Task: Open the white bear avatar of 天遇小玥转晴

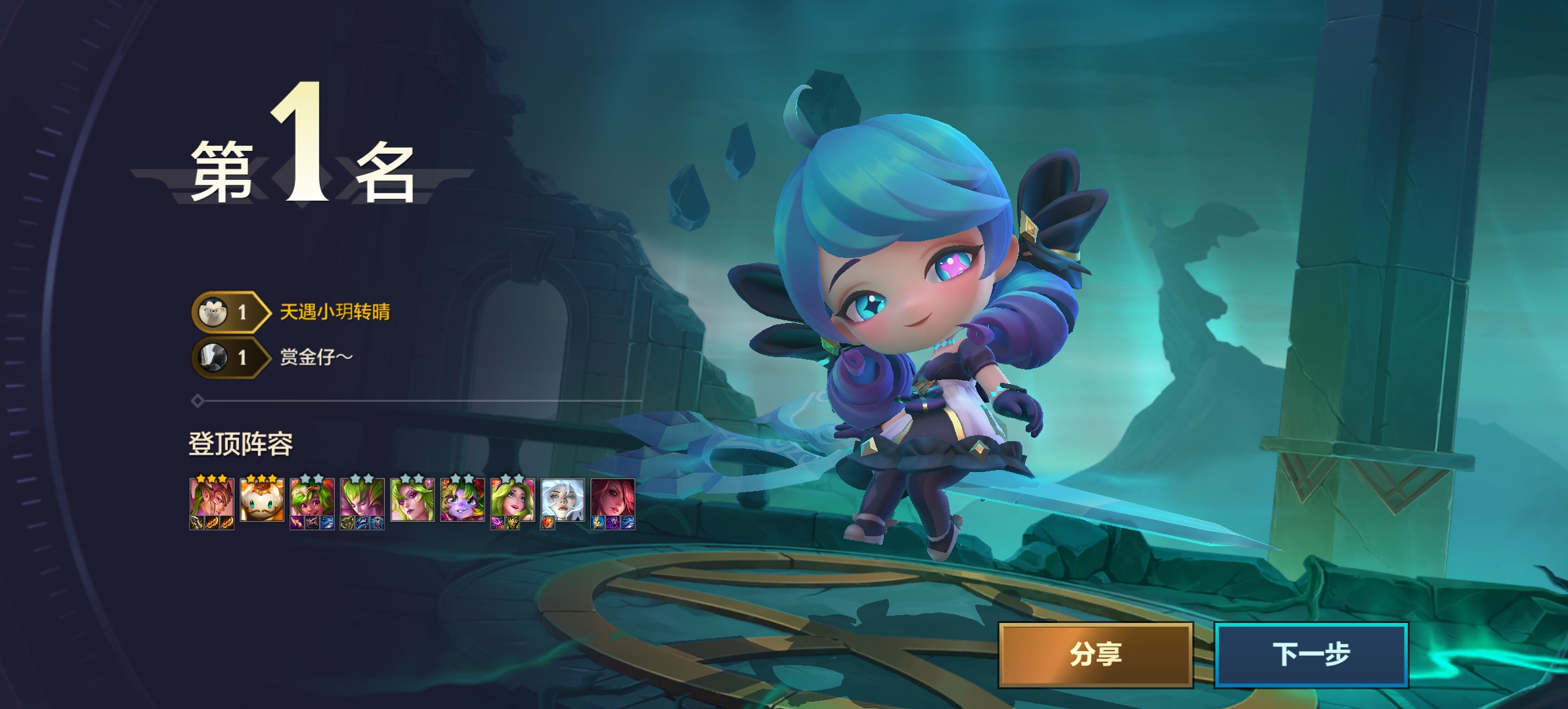Action: tap(213, 312)
